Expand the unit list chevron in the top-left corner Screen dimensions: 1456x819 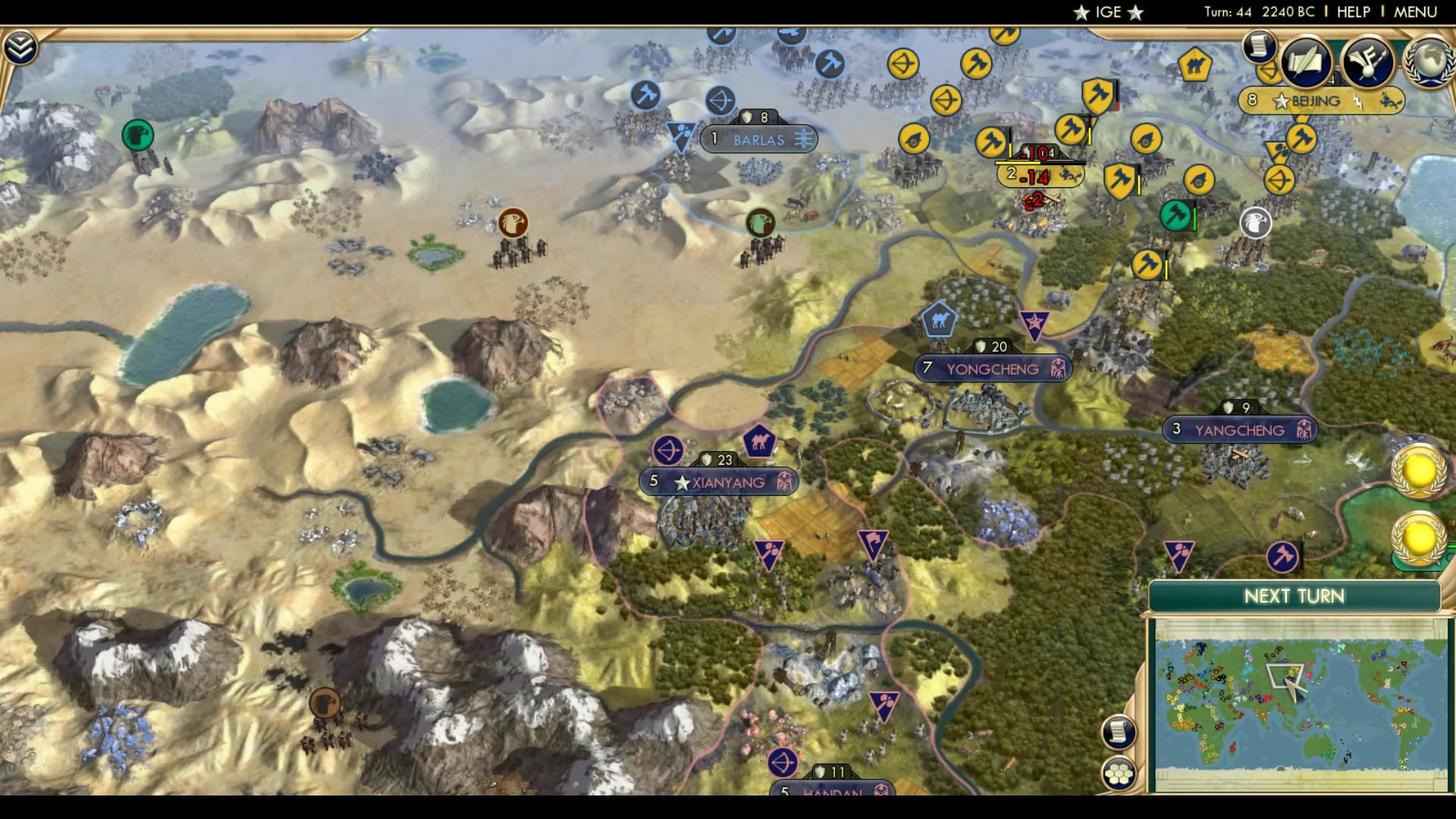[22, 45]
